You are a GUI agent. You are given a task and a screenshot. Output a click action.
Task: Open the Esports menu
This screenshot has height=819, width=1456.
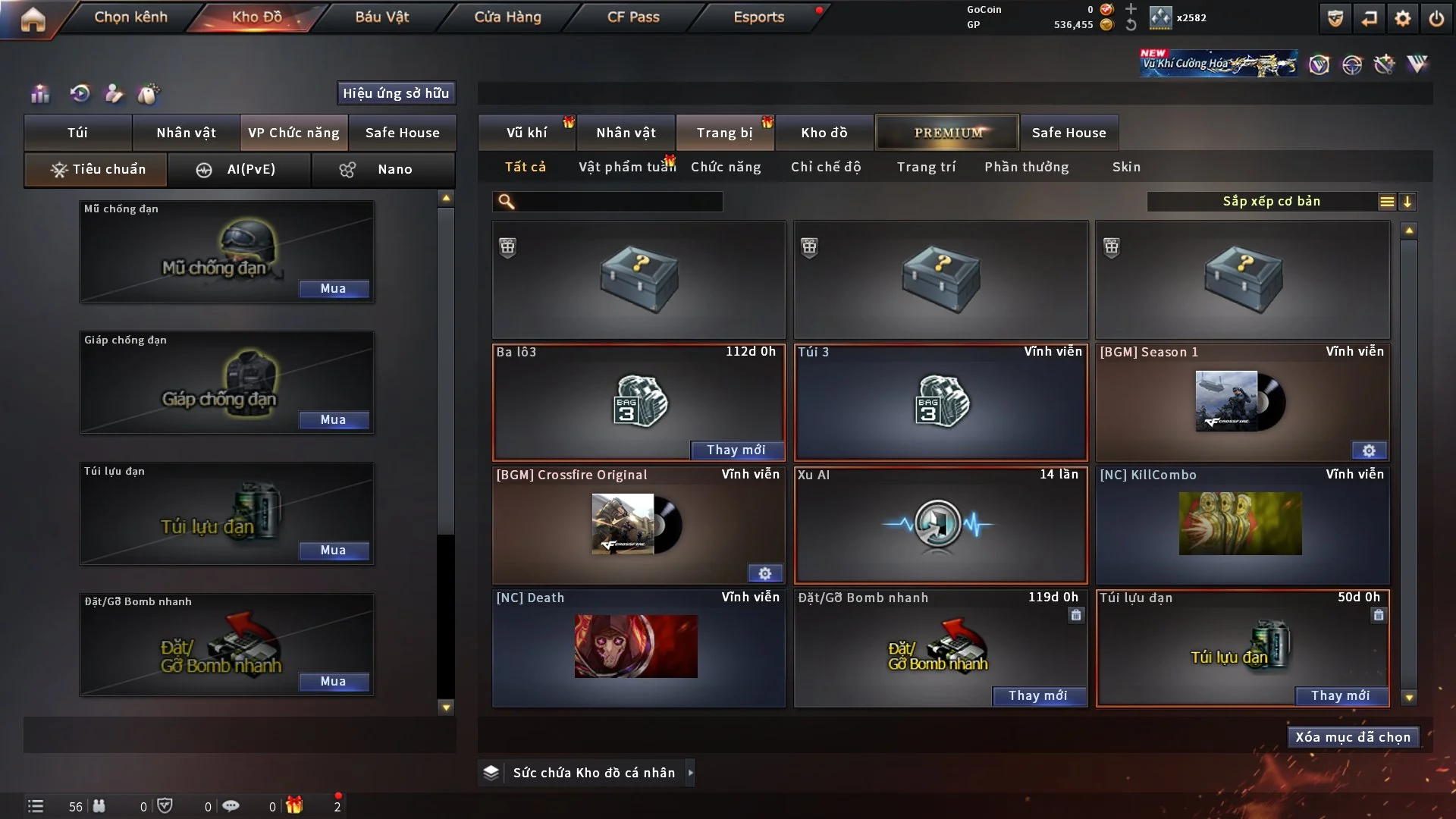click(758, 17)
